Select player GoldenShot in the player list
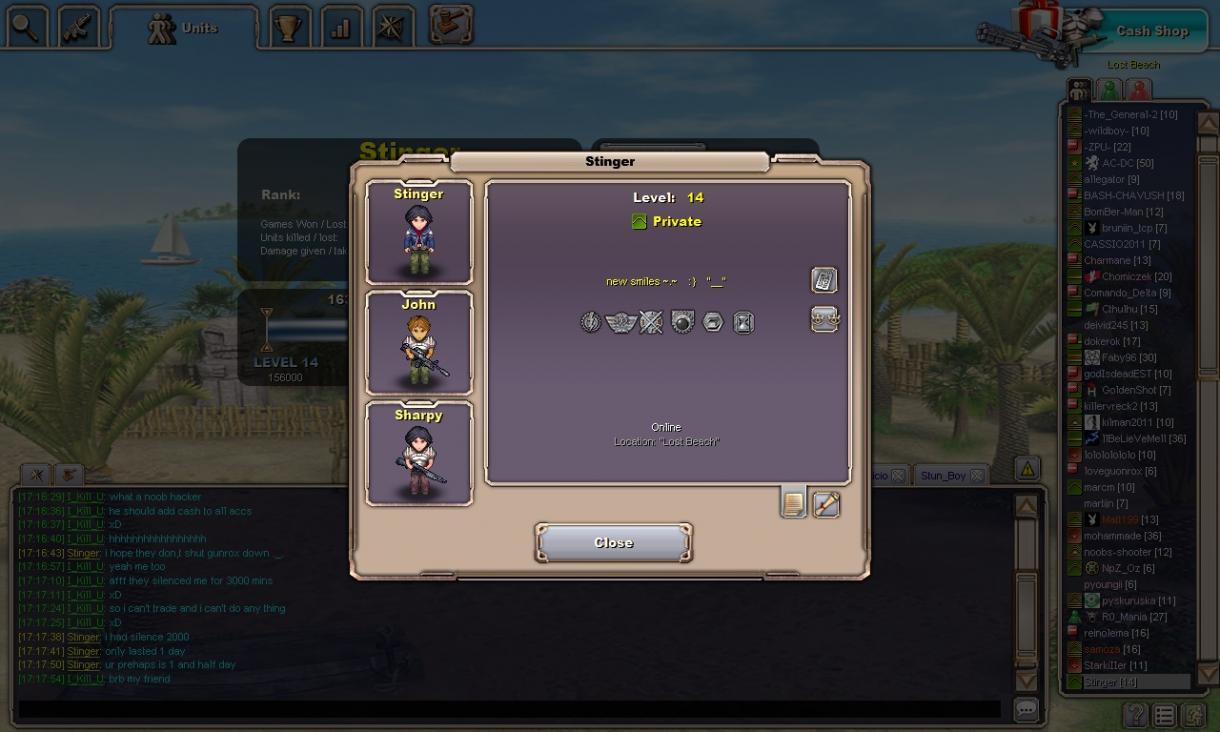This screenshot has width=1220, height=732. (1135, 390)
